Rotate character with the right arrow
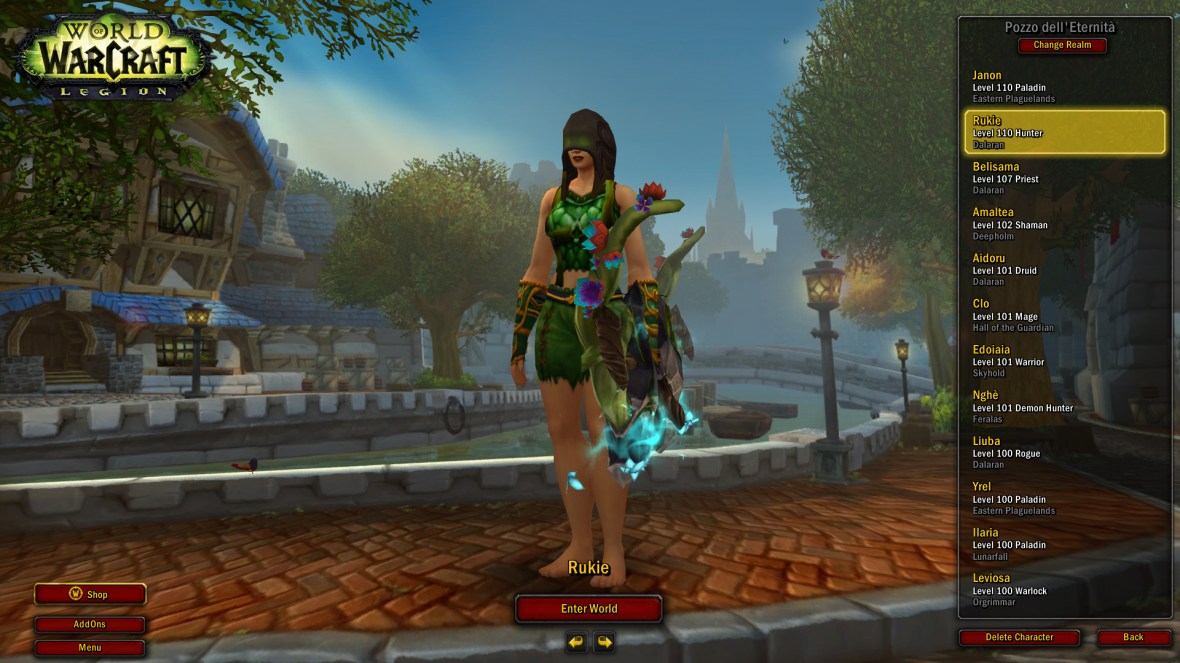Viewport: 1180px width, 663px height. (604, 641)
